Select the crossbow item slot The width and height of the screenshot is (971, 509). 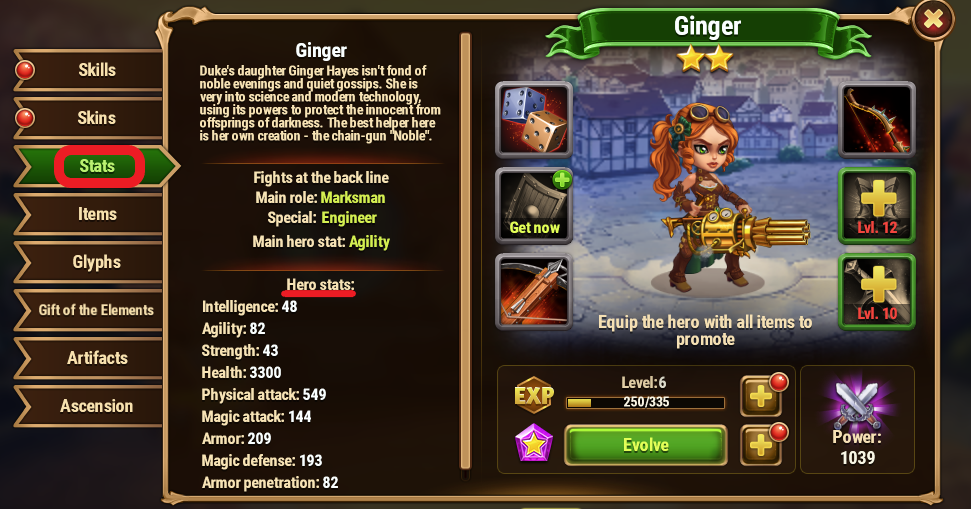[x=534, y=292]
